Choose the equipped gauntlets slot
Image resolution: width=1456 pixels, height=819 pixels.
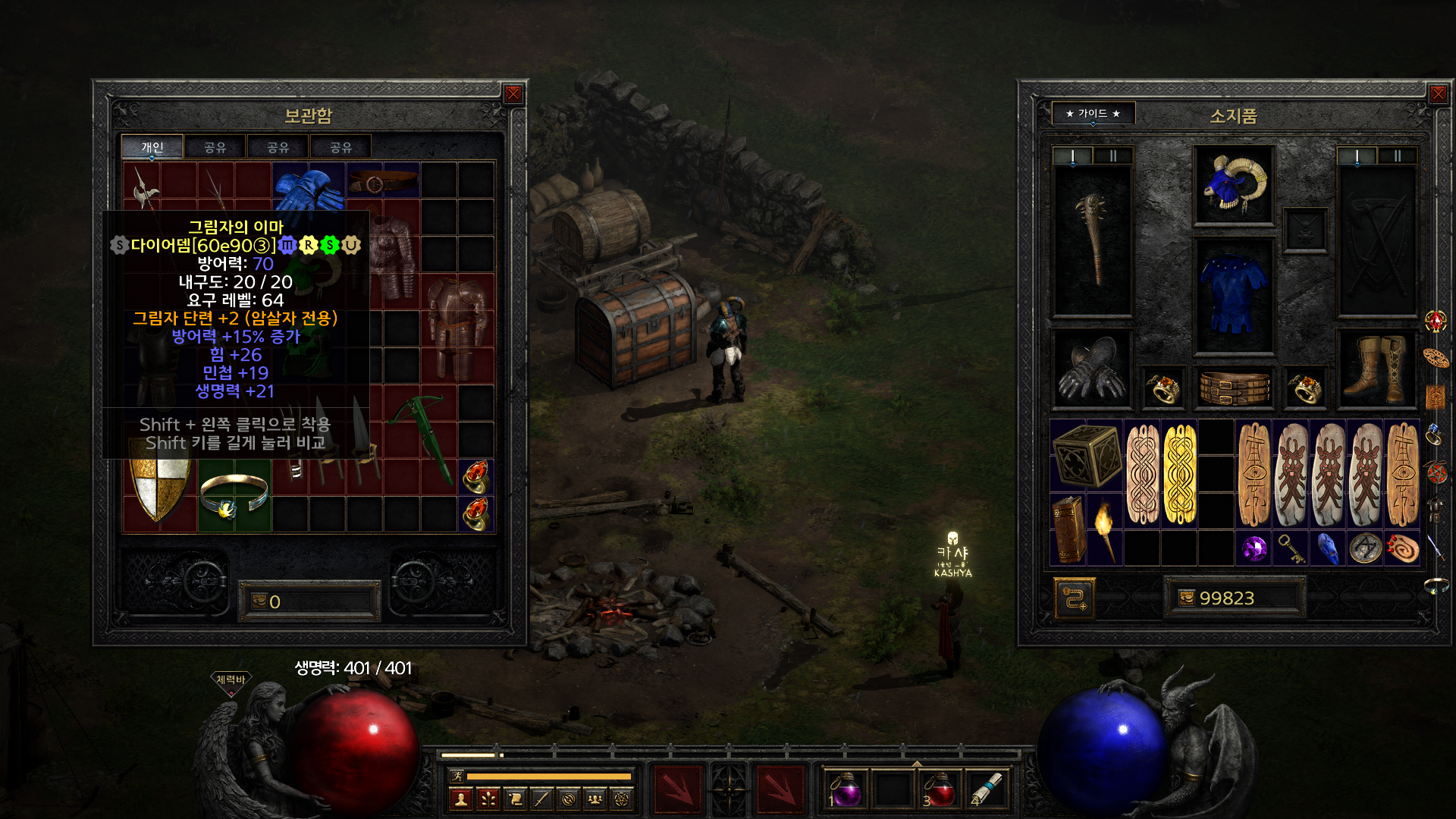click(1093, 369)
